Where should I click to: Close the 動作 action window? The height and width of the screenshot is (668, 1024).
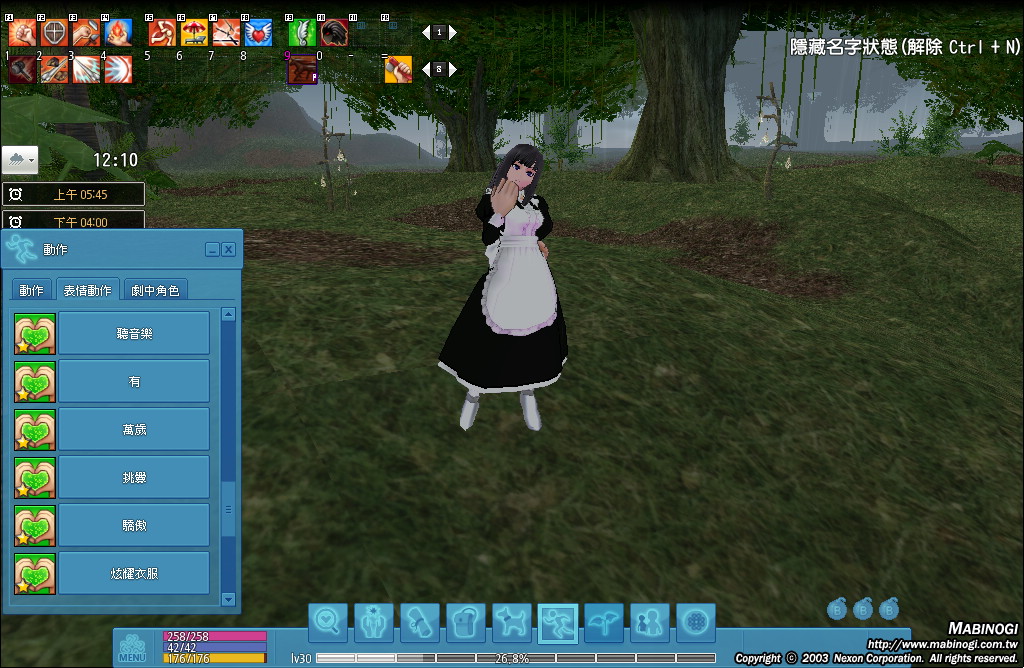tap(229, 249)
